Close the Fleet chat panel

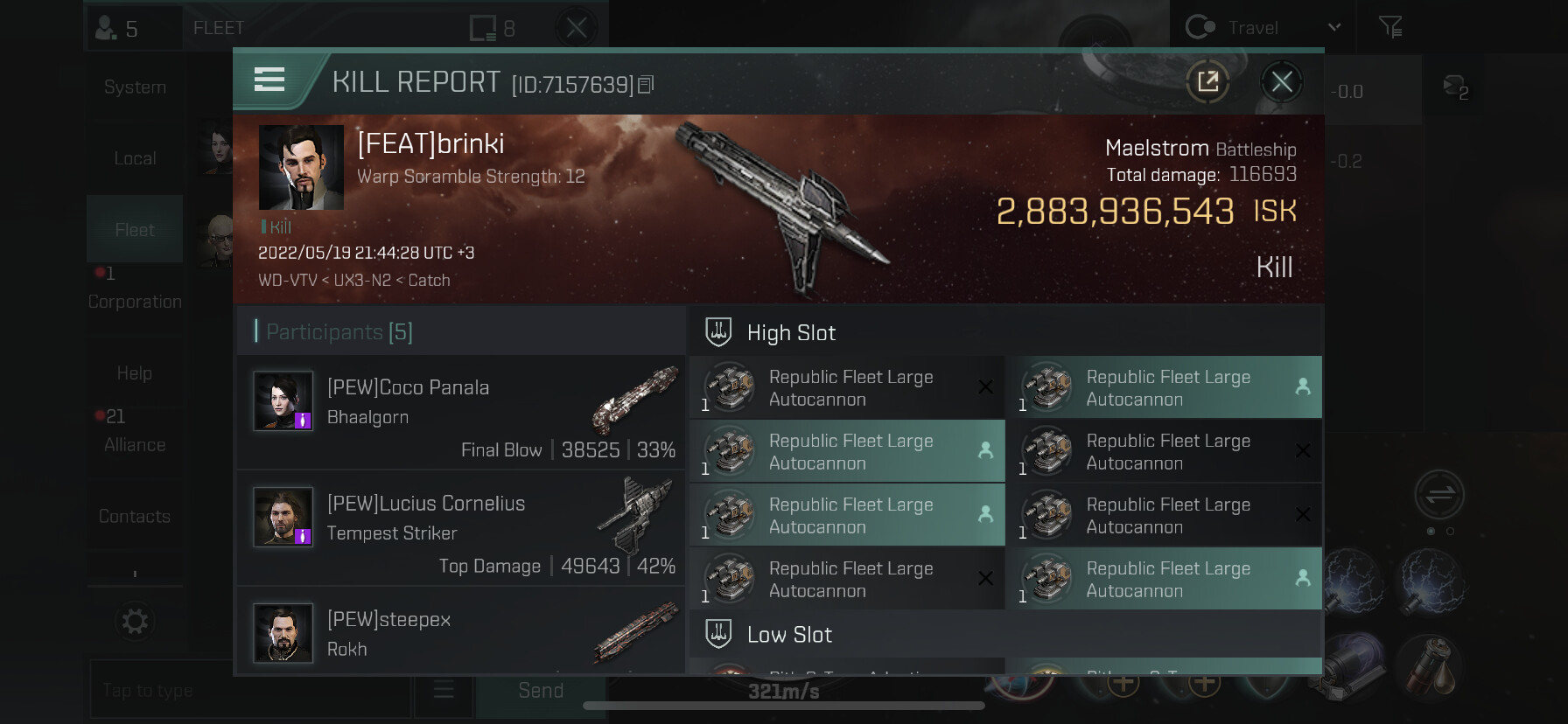577,28
